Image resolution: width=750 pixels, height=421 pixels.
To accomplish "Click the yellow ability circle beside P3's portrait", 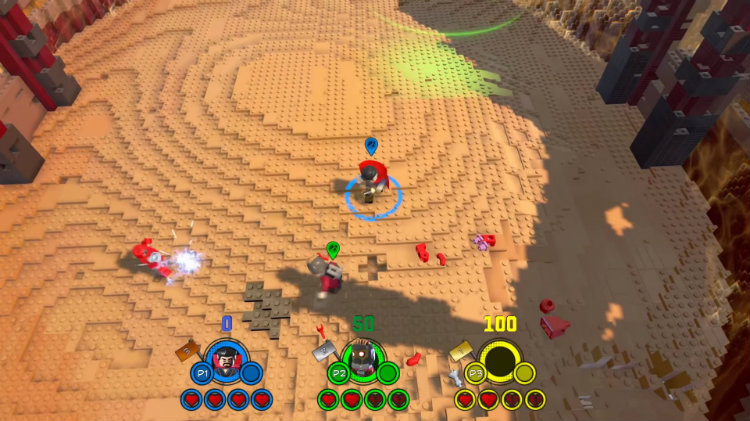I will click(524, 373).
